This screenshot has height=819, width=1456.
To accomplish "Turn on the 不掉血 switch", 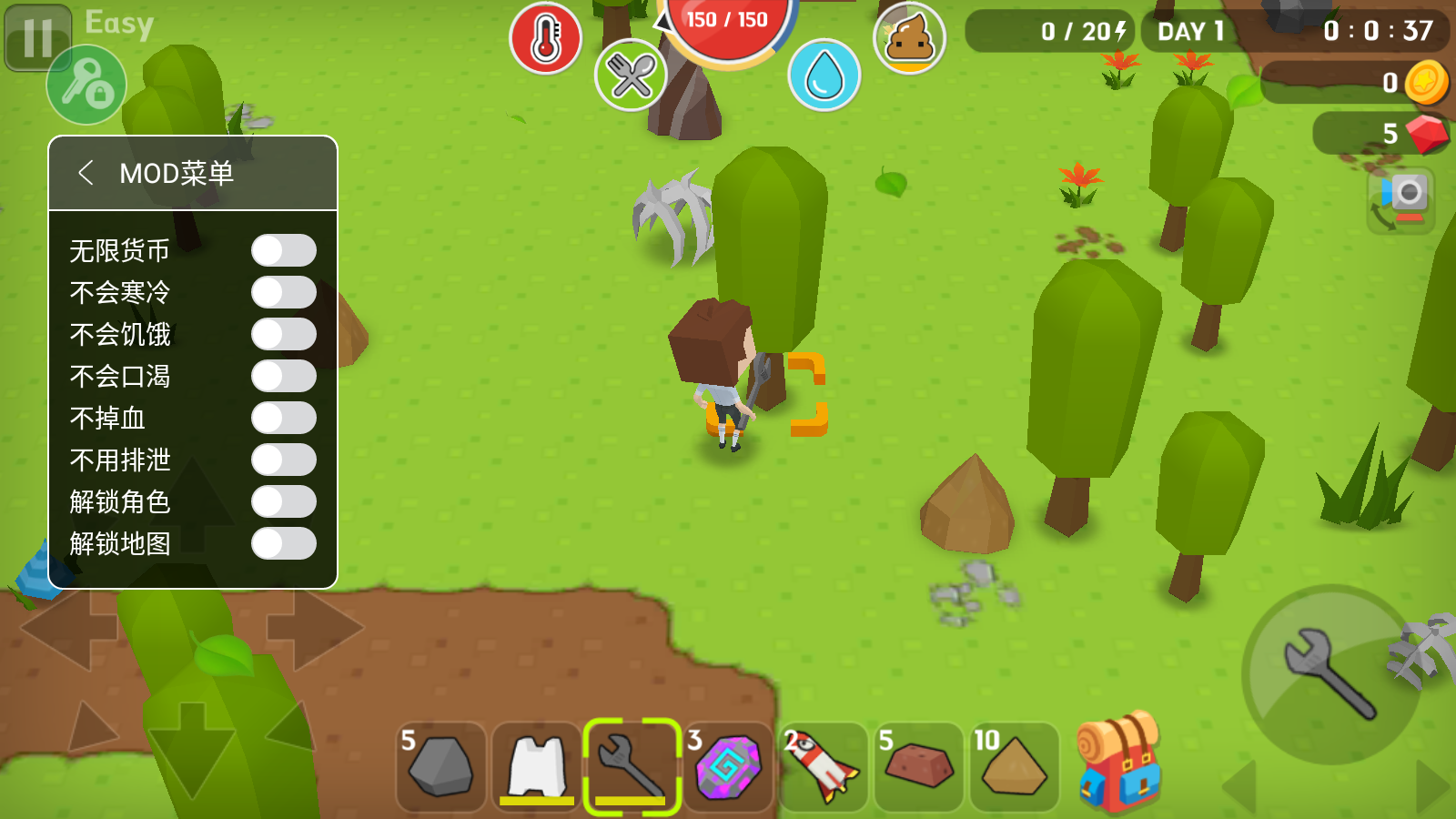I will point(283,418).
